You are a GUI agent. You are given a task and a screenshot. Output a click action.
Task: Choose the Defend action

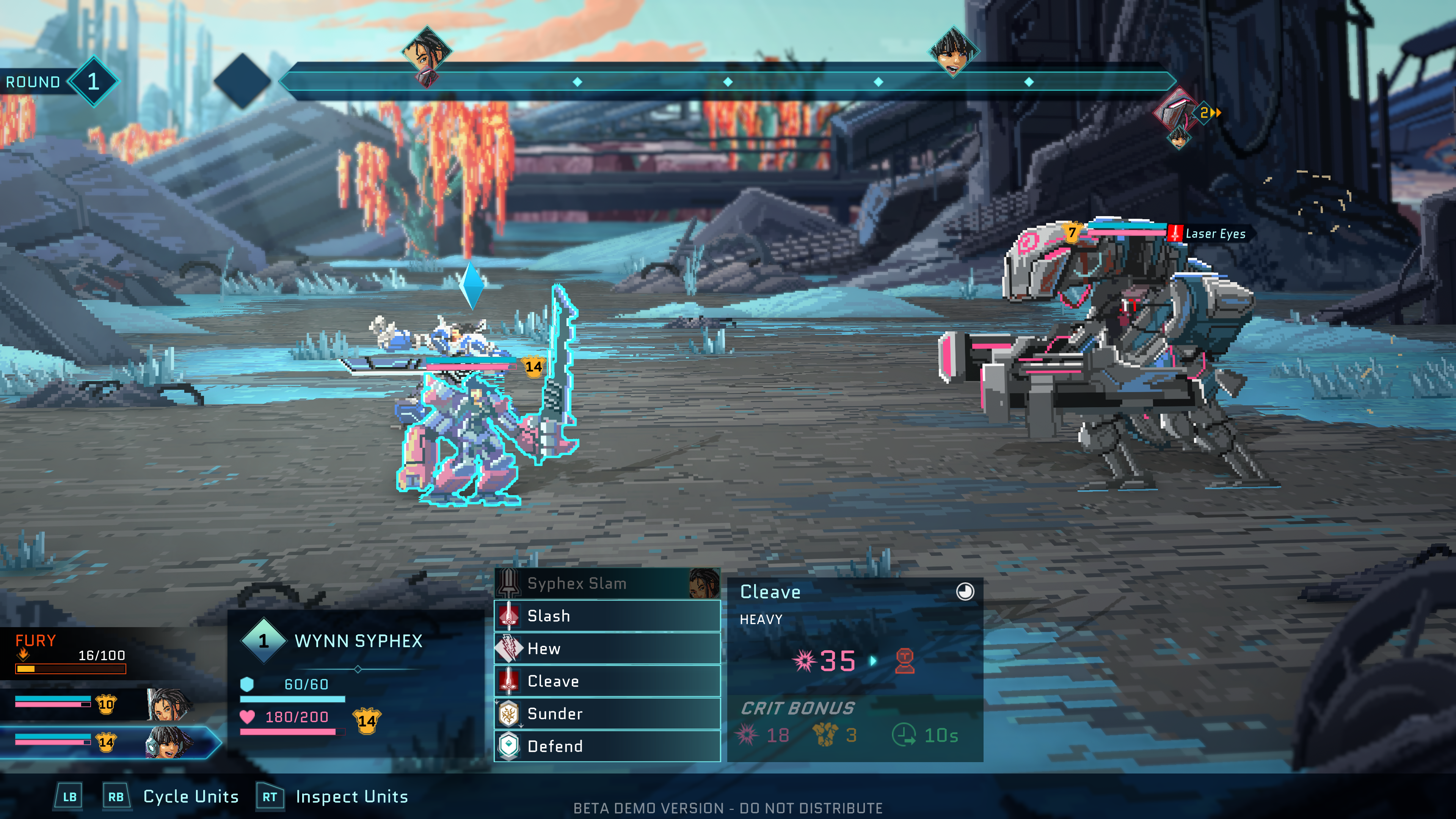607,746
